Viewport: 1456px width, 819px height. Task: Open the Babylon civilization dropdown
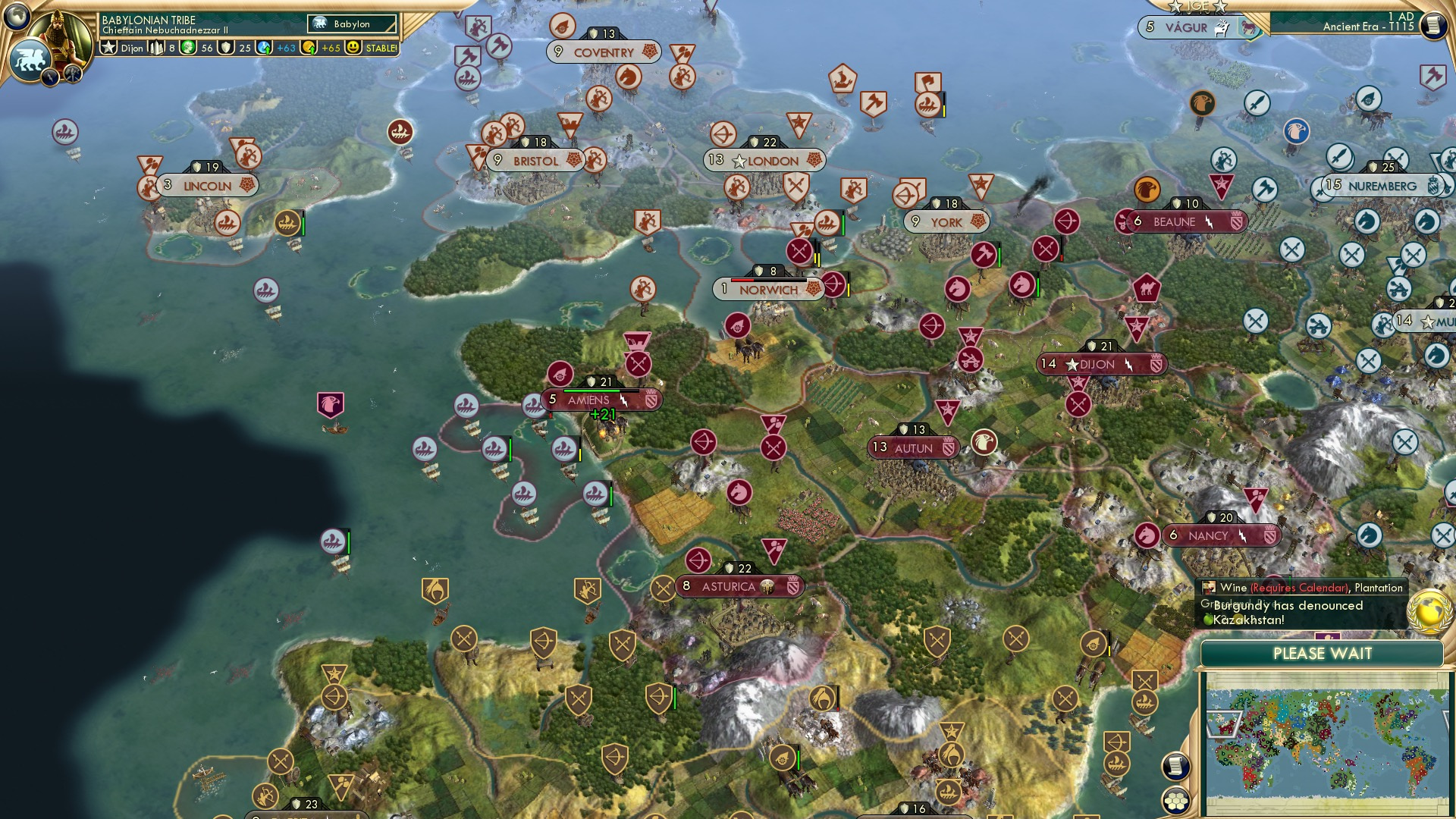(350, 24)
